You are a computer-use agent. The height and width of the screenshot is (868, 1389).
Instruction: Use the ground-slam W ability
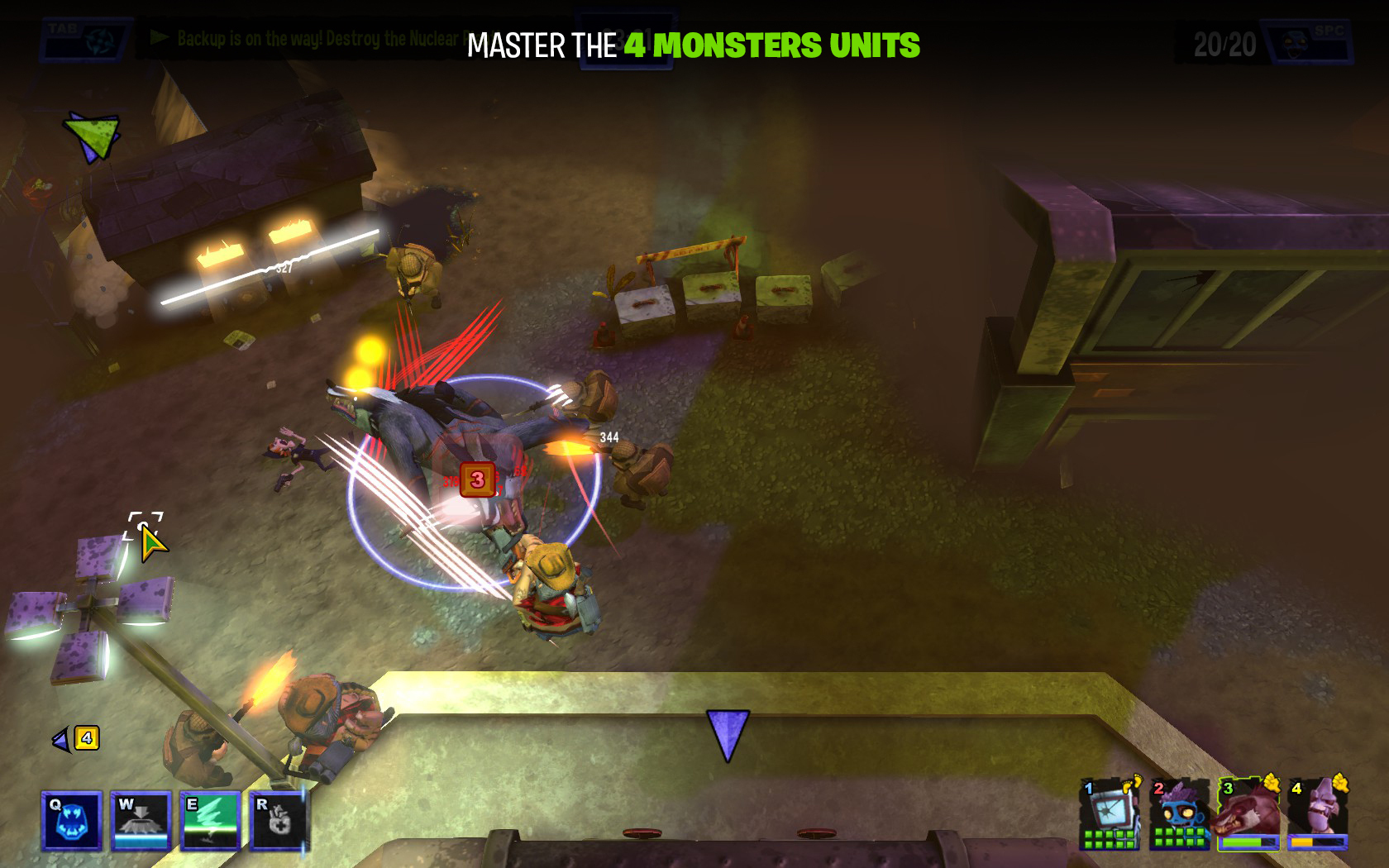141,821
